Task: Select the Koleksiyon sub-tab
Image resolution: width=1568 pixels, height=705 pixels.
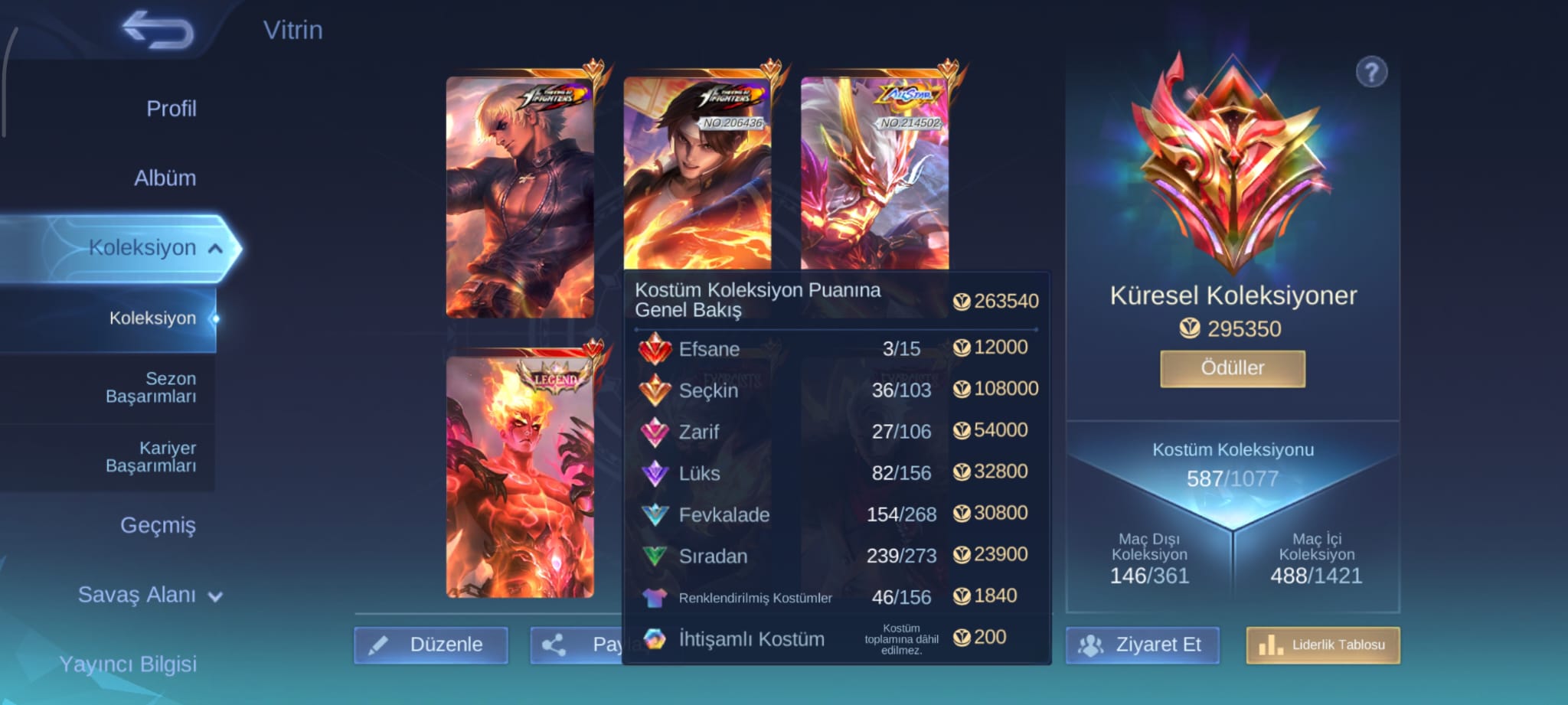Action: [152, 318]
